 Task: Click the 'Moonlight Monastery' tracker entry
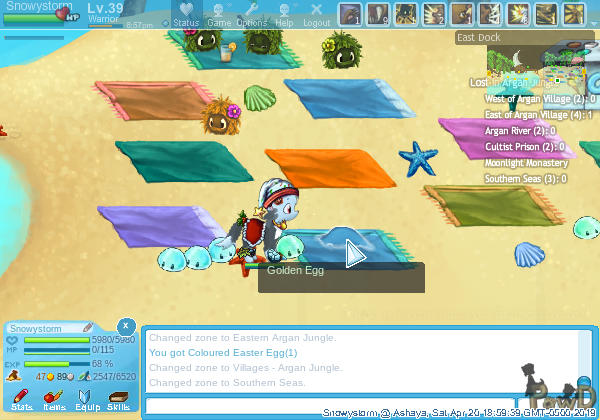[526, 163]
